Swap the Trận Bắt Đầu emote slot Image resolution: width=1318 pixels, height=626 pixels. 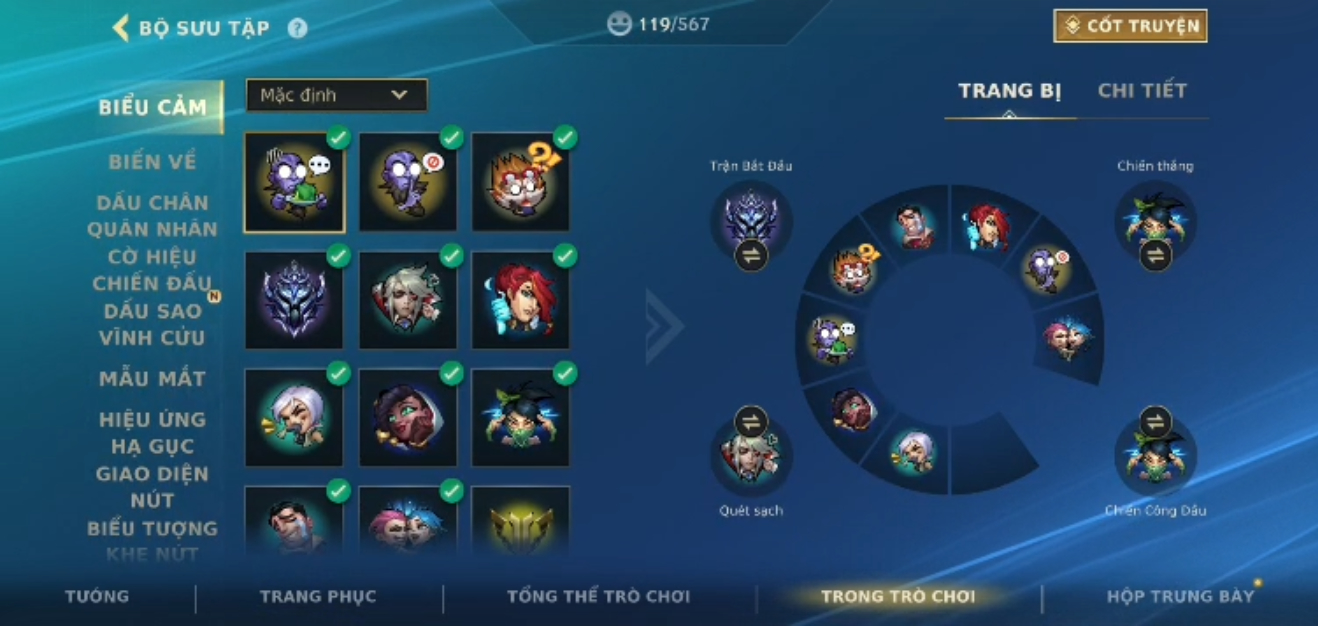click(751, 256)
